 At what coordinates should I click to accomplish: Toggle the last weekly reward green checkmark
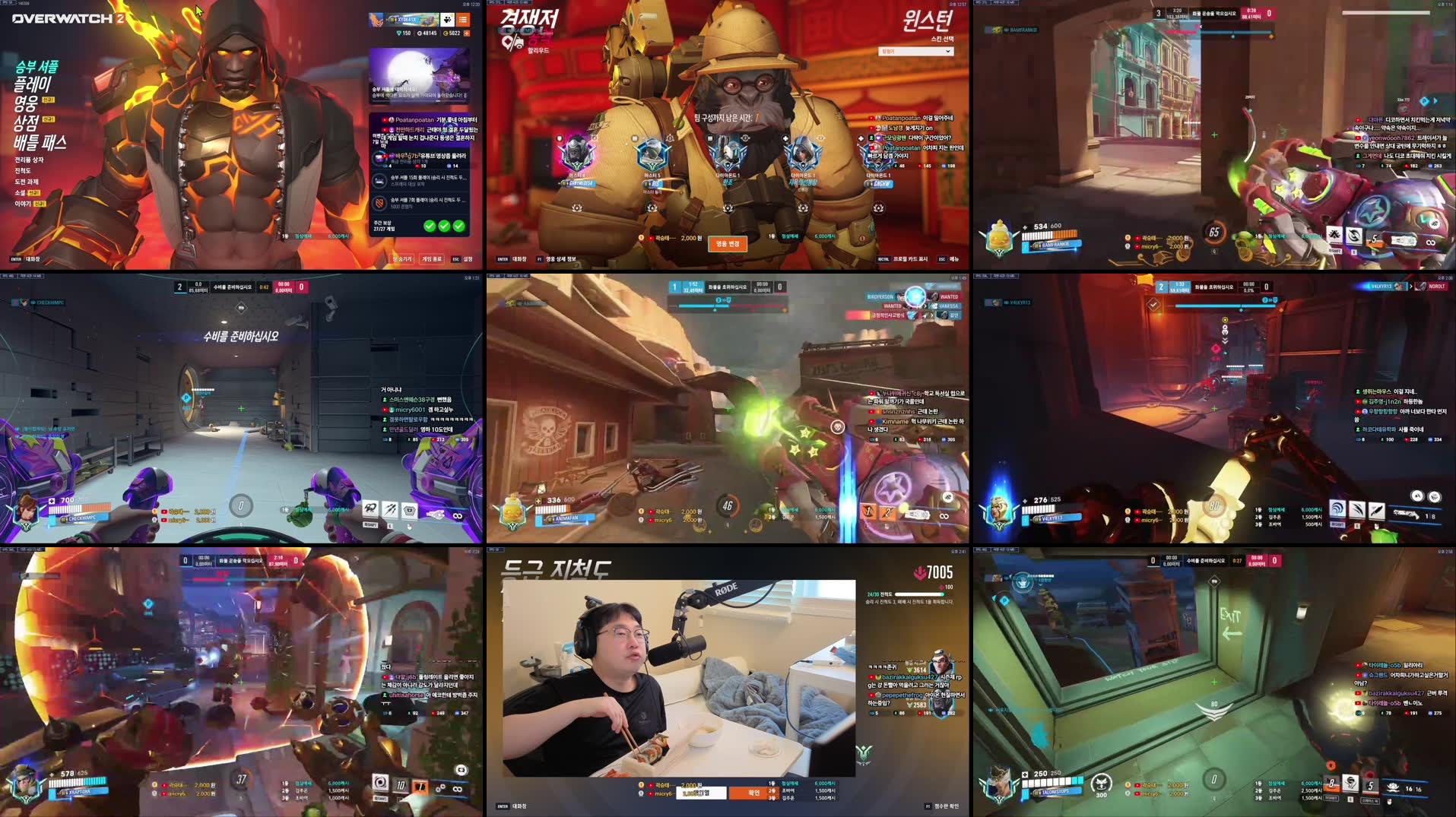tap(459, 226)
